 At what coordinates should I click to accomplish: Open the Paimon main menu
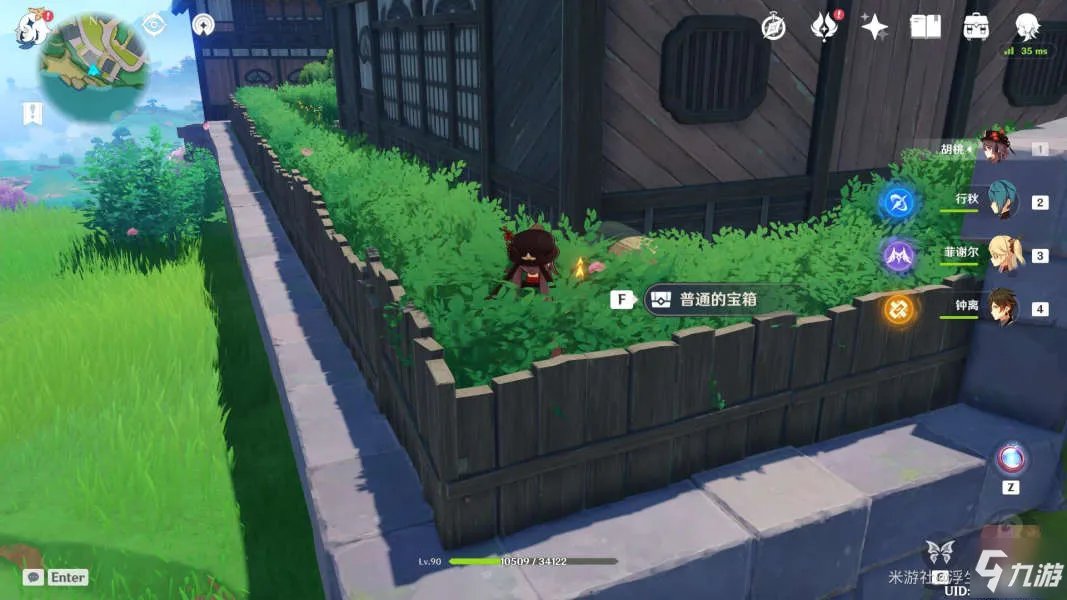click(x=33, y=27)
